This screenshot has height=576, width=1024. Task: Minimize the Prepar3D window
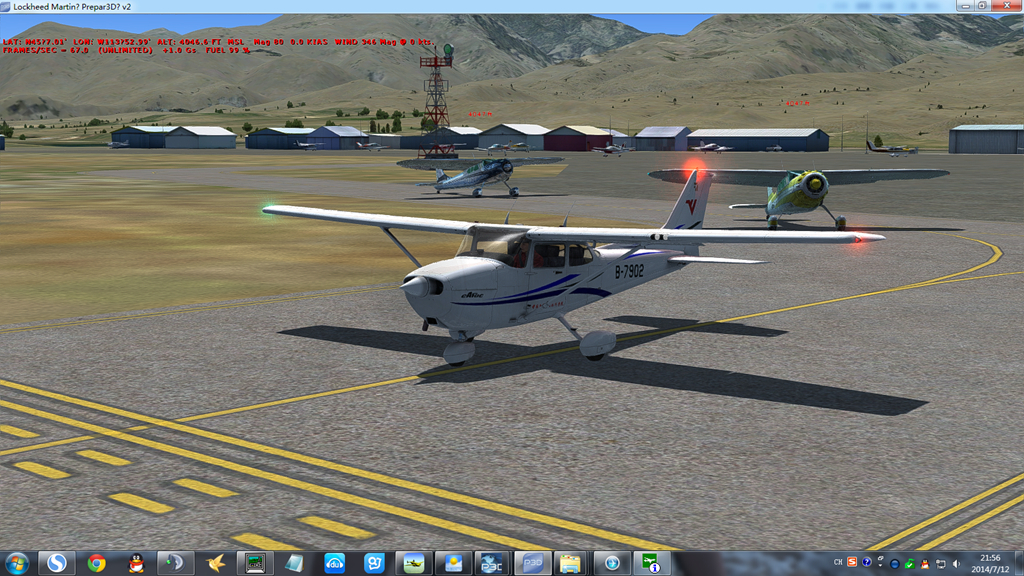click(964, 5)
